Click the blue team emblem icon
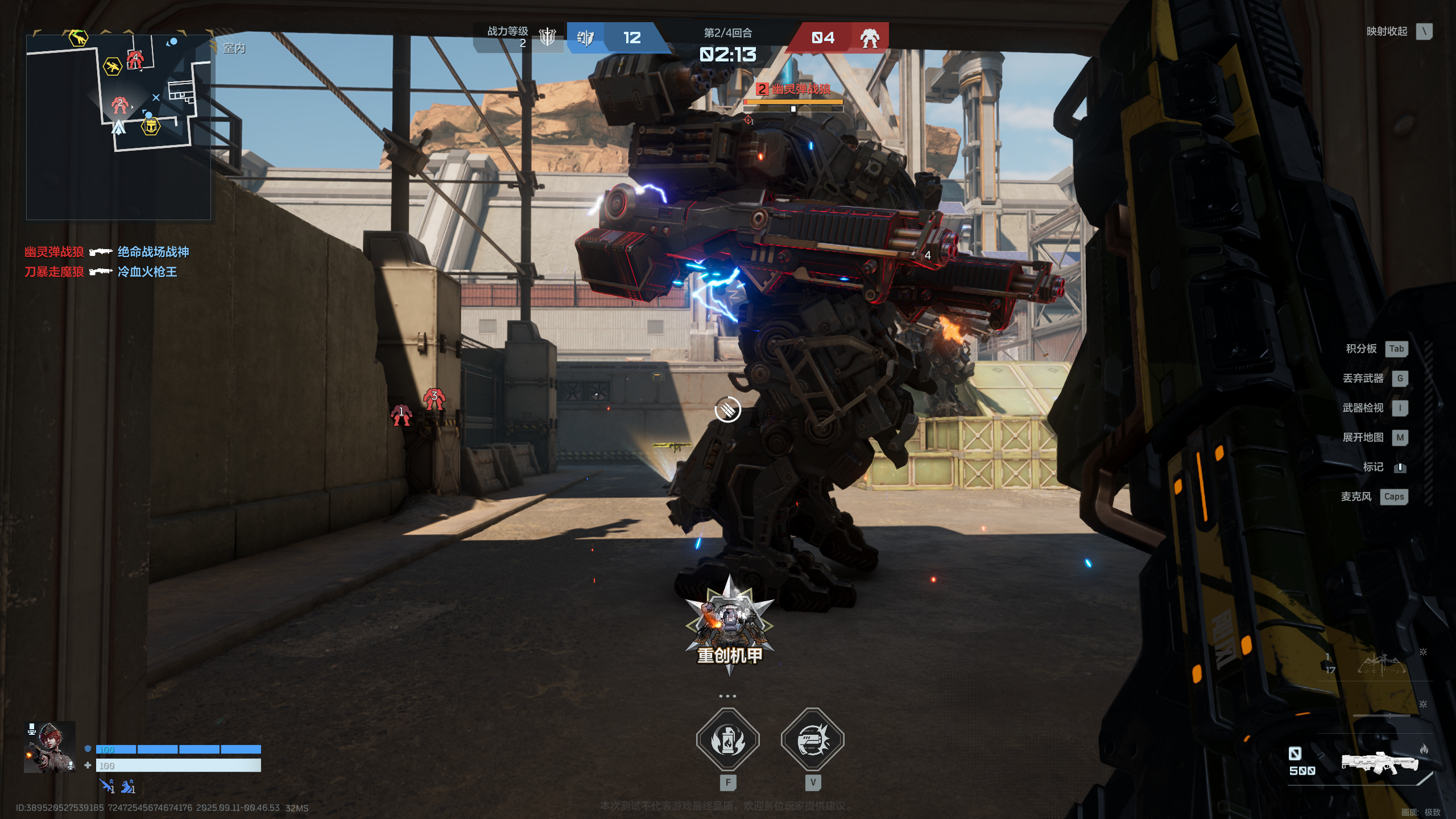The image size is (1456, 819). [585, 38]
